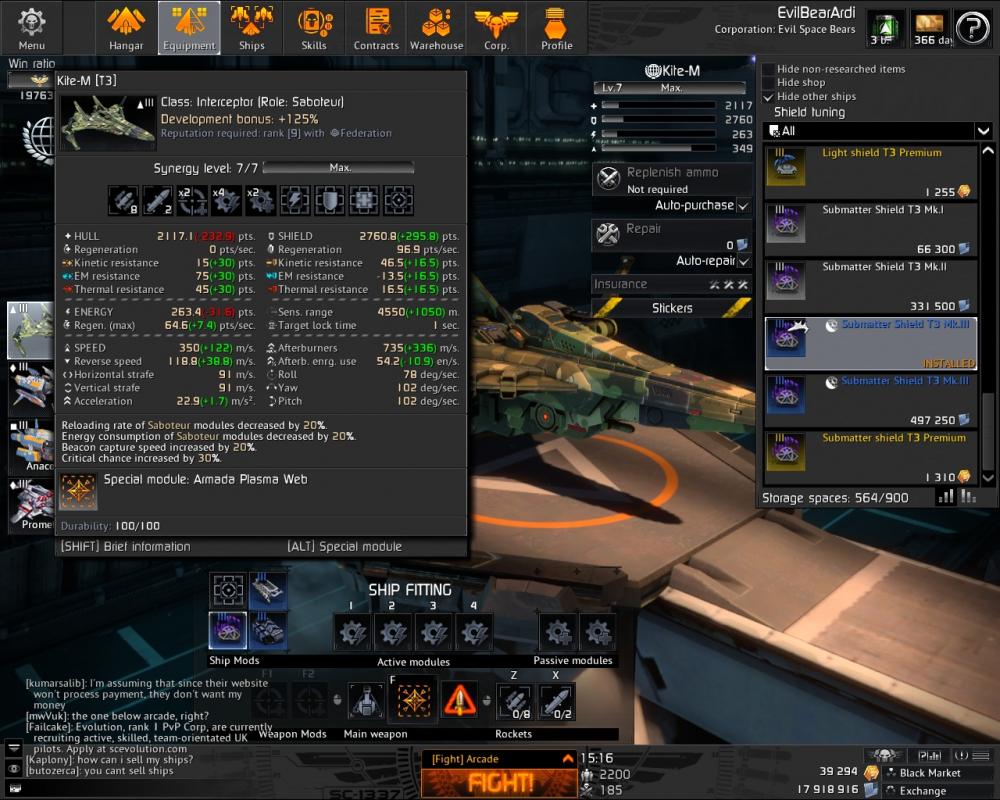Click the help question mark button
The image size is (1000, 800).
972,27
